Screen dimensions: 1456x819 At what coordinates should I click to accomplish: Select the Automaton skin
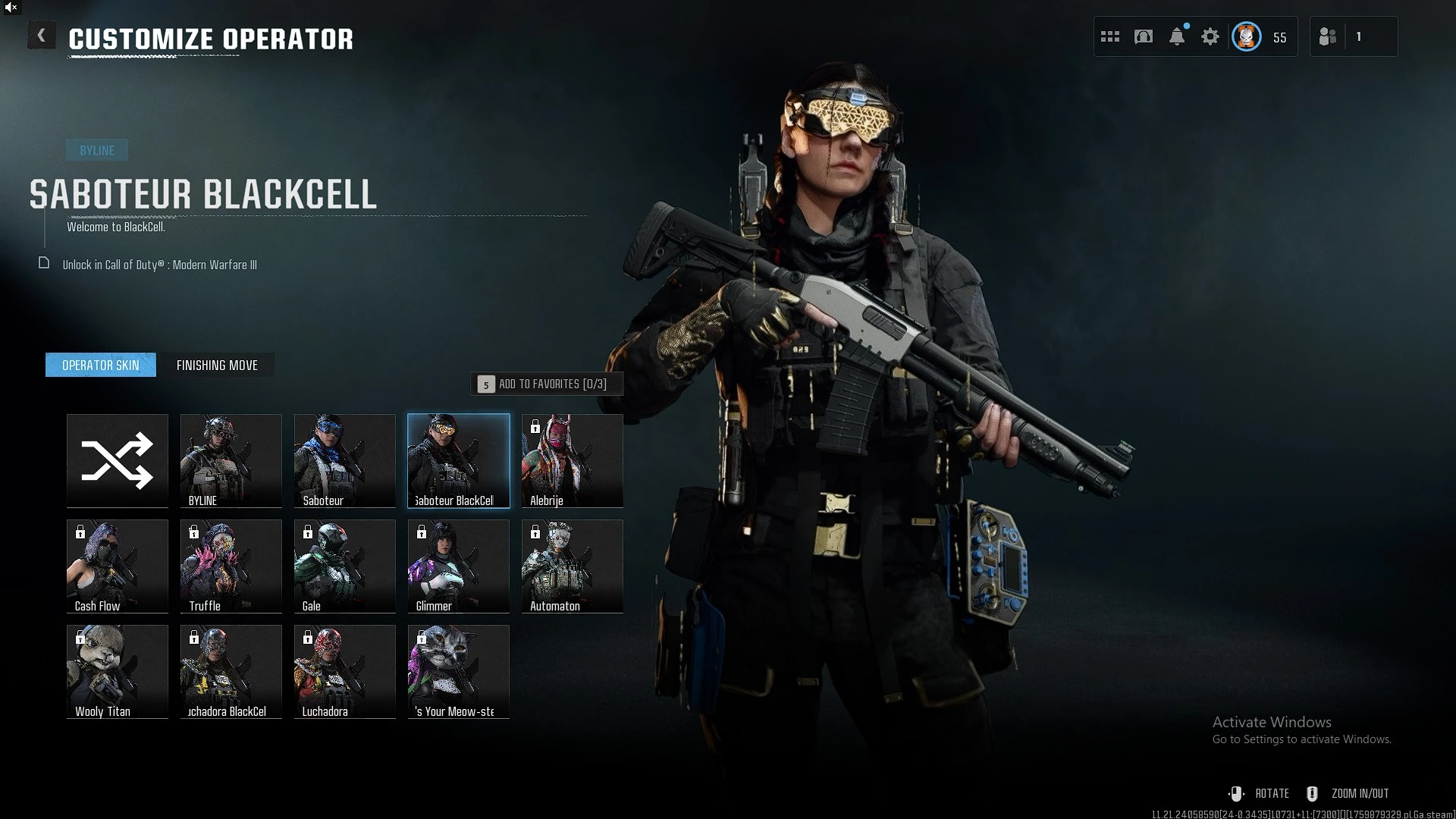[x=573, y=566]
